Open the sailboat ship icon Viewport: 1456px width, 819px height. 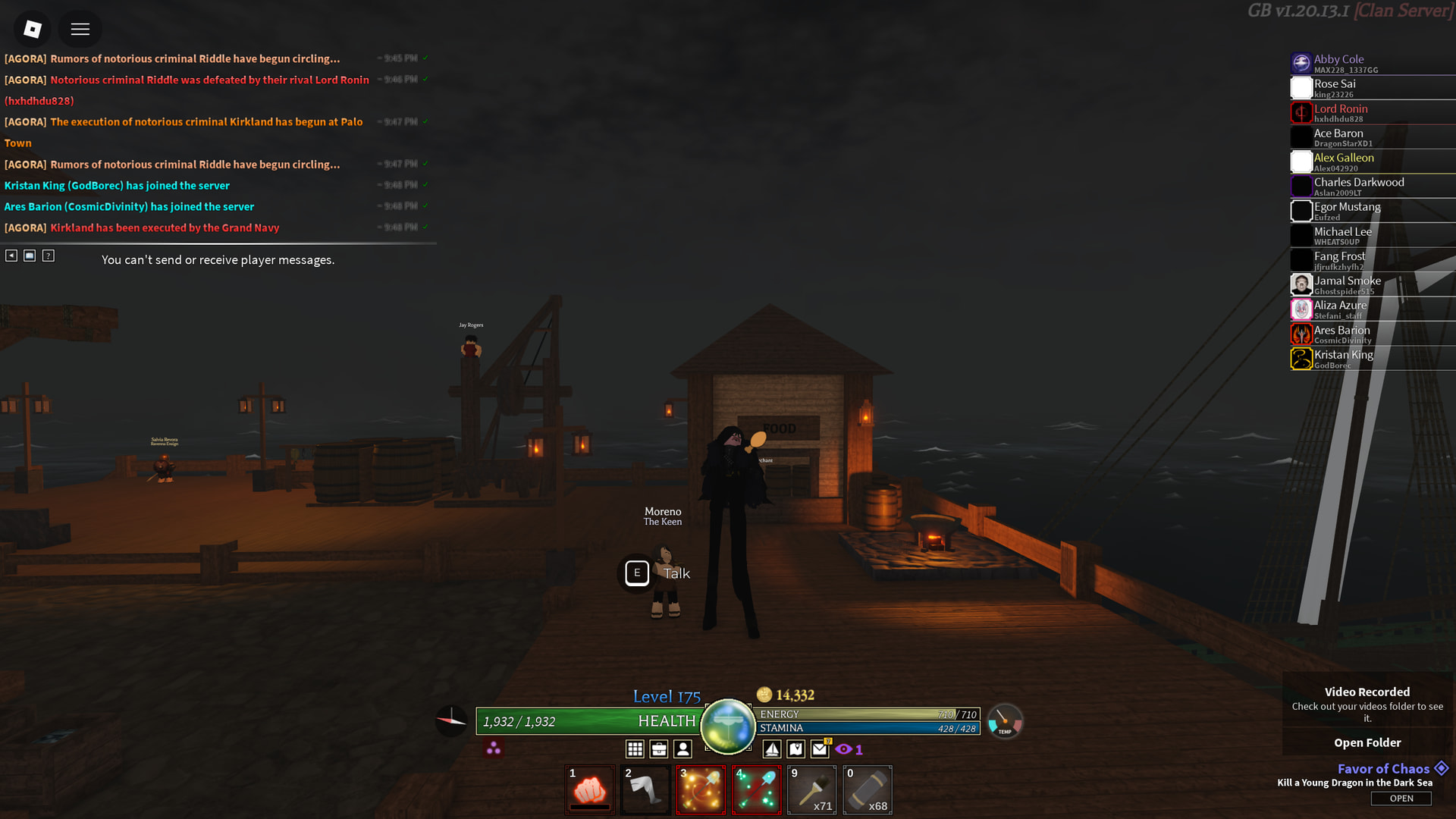[771, 749]
